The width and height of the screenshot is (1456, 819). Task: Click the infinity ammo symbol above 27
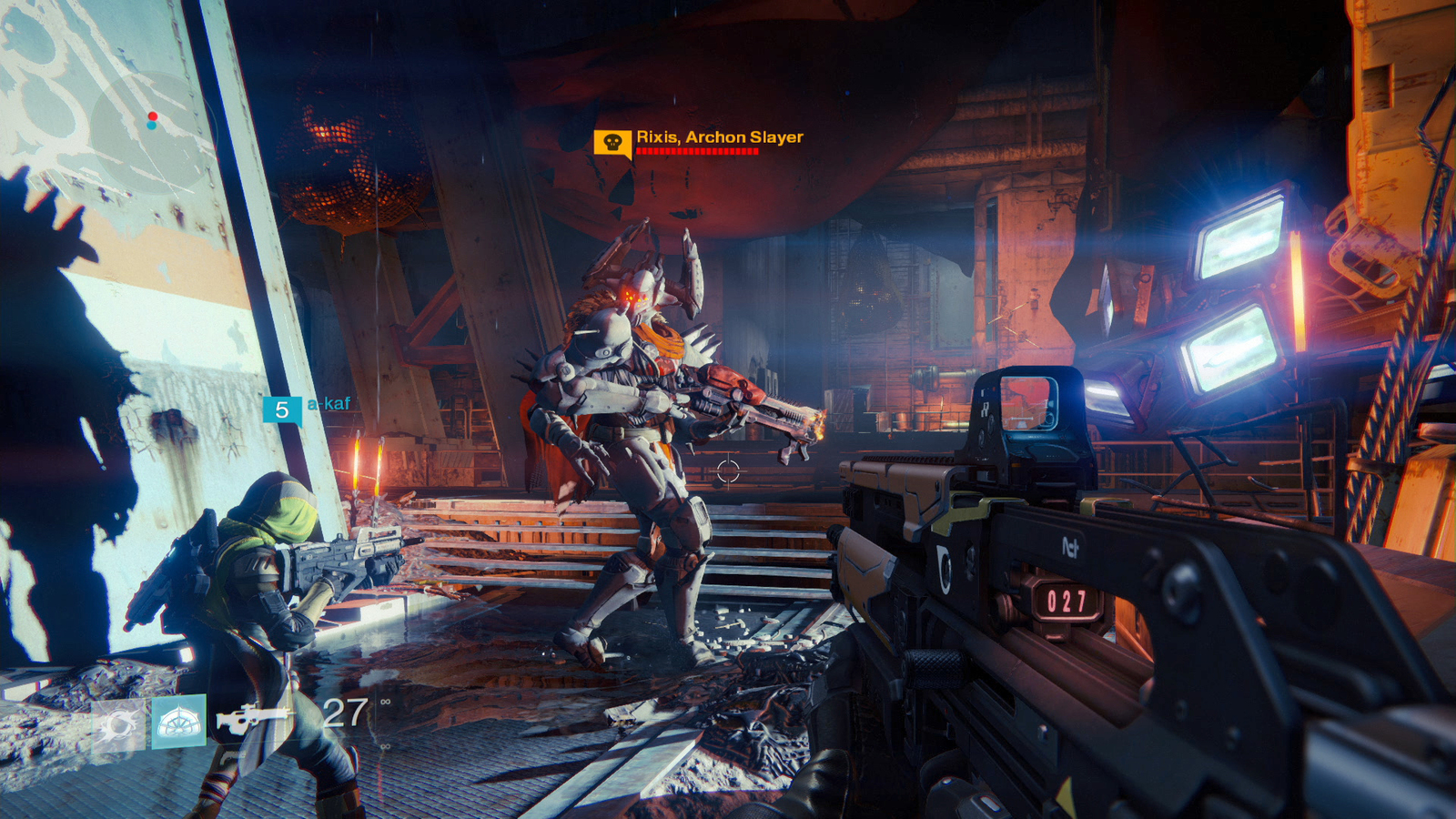pos(387,703)
